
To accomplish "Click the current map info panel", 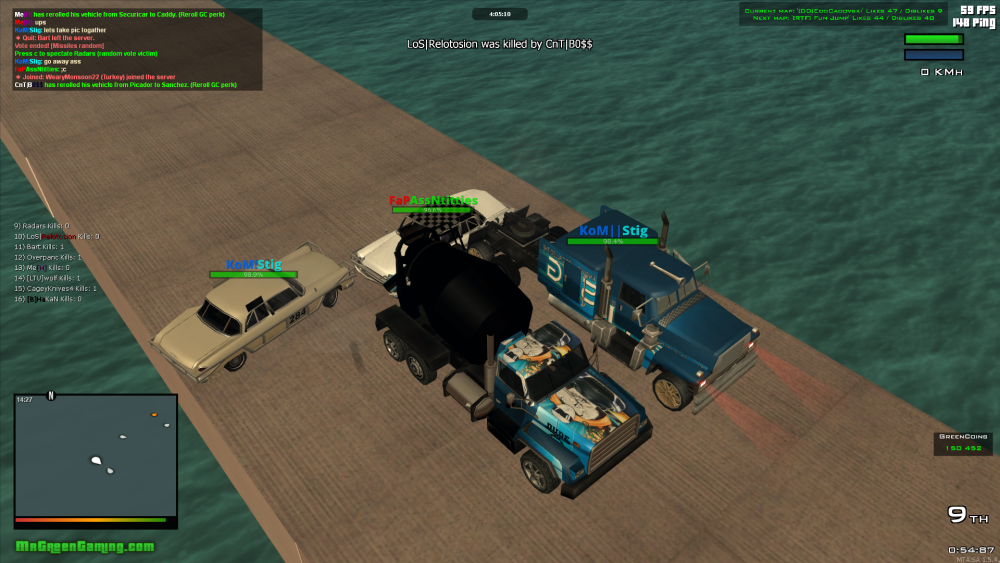I will pyautogui.click(x=843, y=14).
